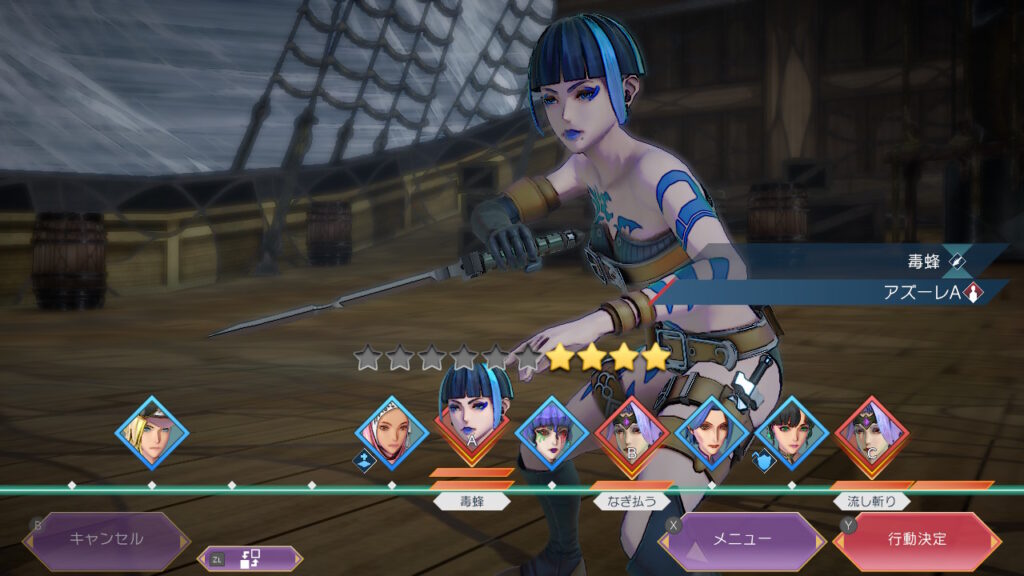Click the 流し斬り skill label
This screenshot has height=576, width=1024.
871,501
